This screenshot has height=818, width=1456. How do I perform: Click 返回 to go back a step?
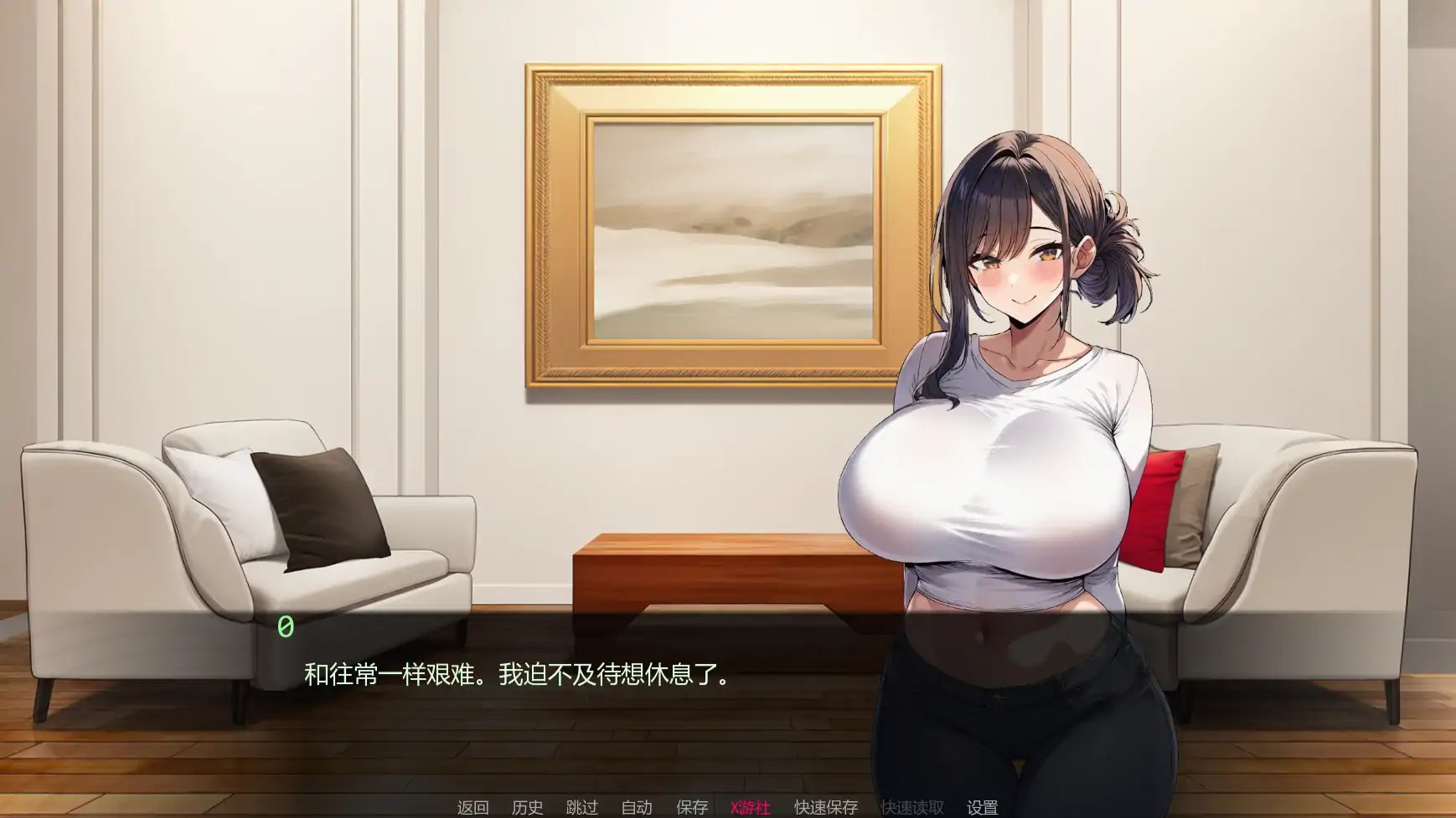click(x=472, y=809)
